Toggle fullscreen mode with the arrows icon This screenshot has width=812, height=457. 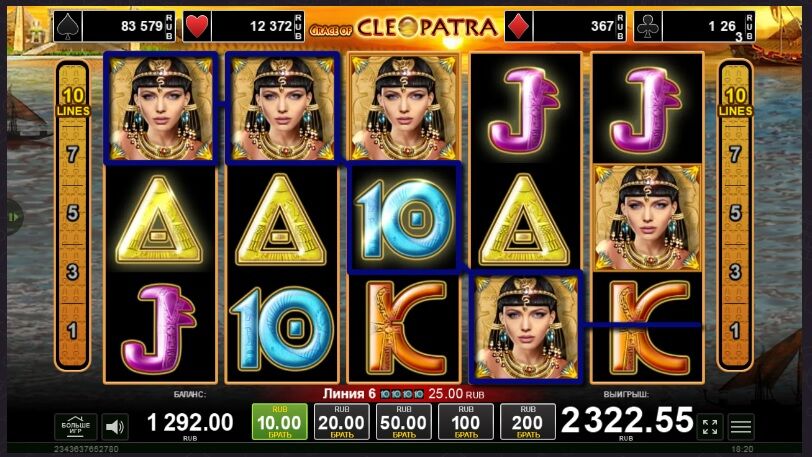pos(709,427)
